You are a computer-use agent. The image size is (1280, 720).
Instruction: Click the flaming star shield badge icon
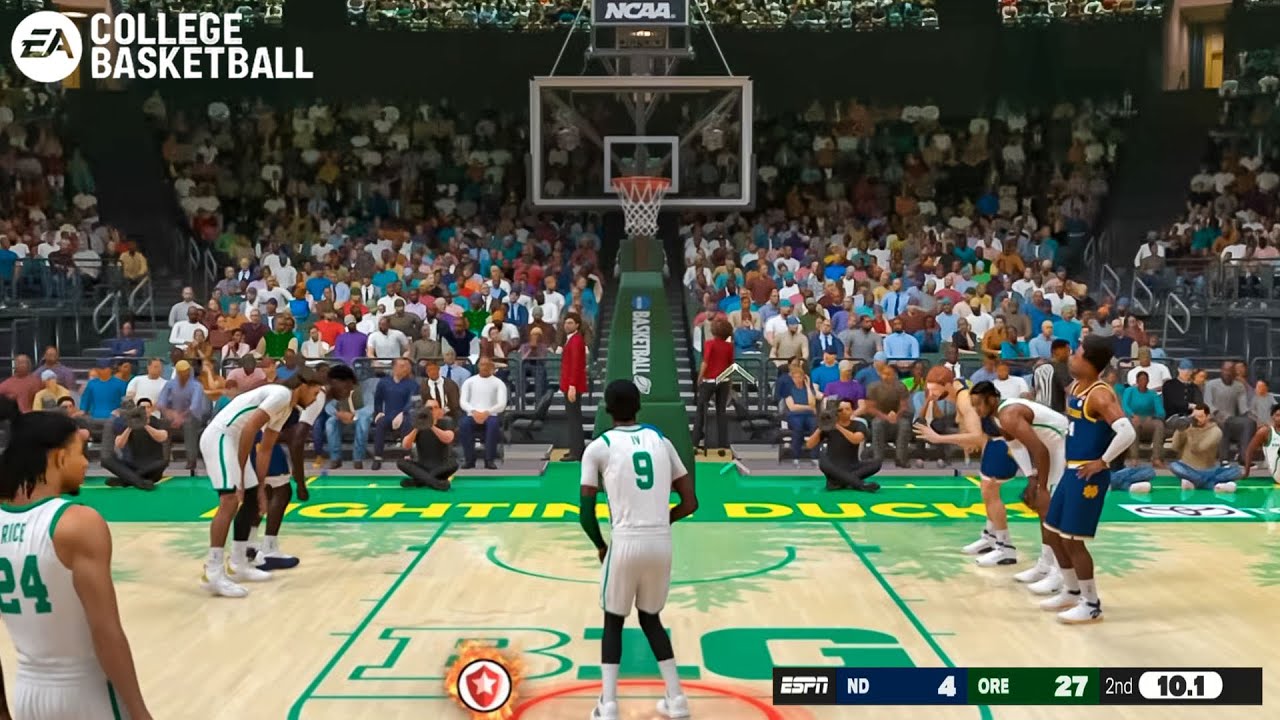coord(484,685)
